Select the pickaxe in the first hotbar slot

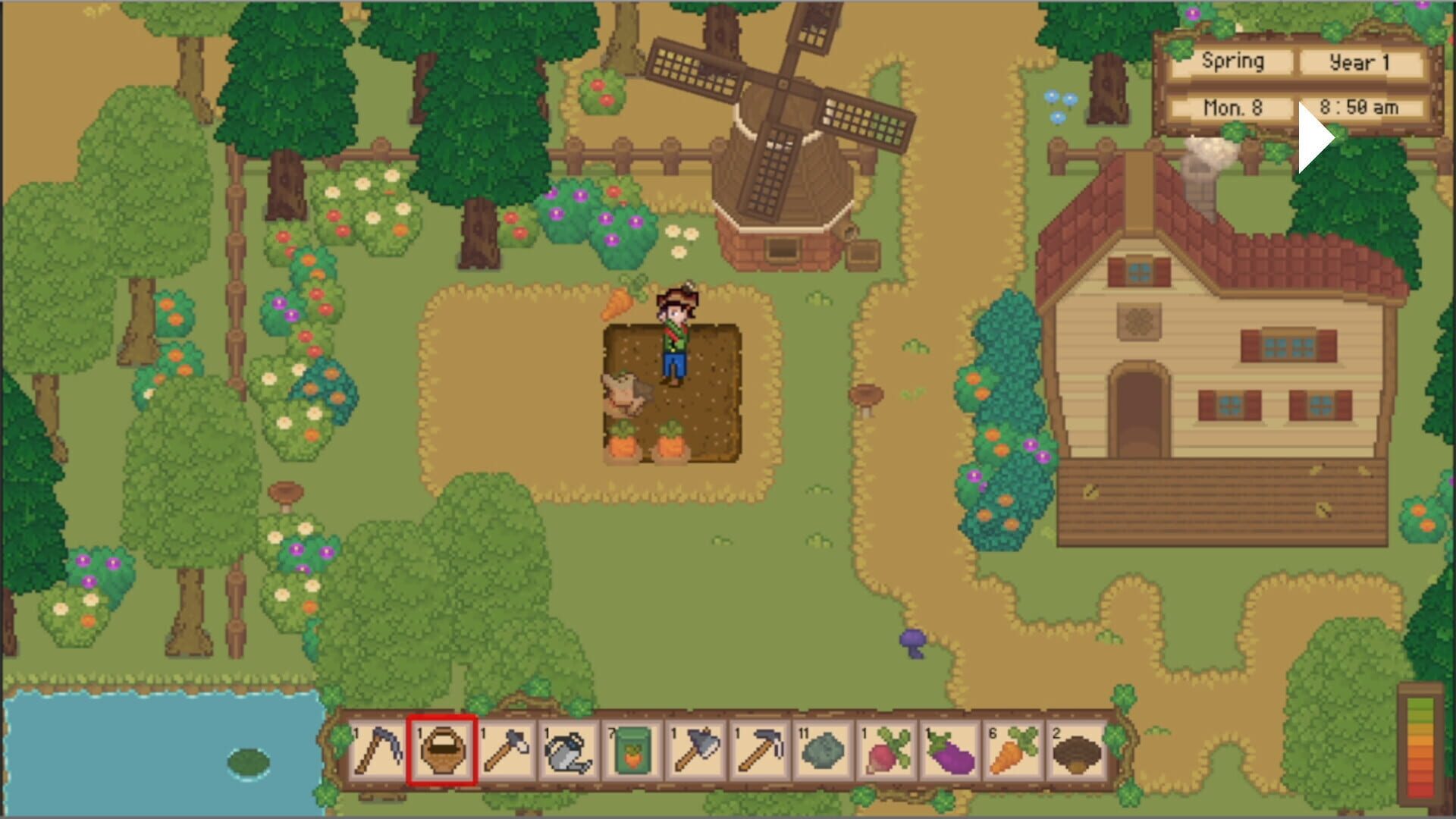[x=379, y=751]
